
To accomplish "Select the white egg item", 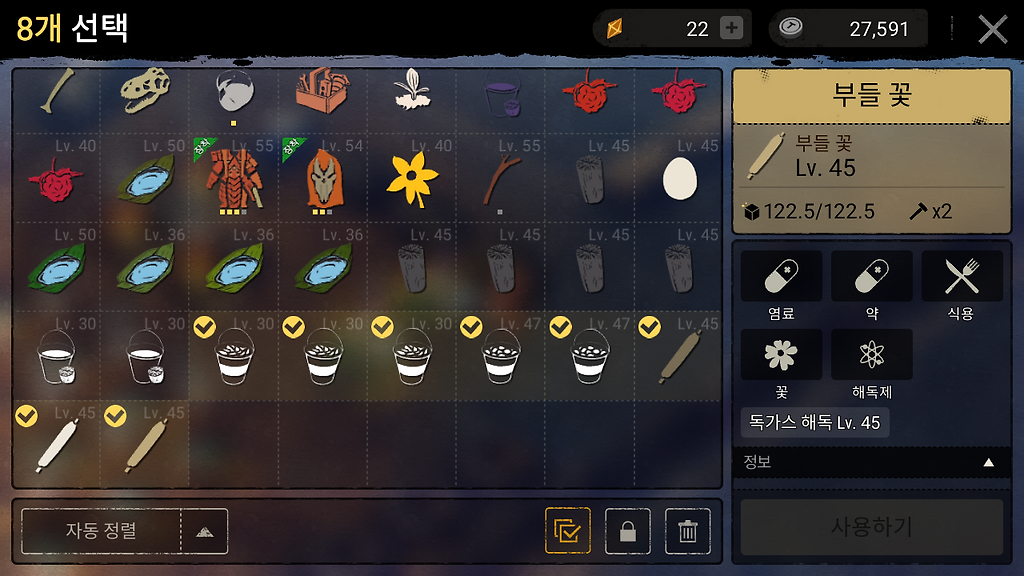I will tap(679, 178).
